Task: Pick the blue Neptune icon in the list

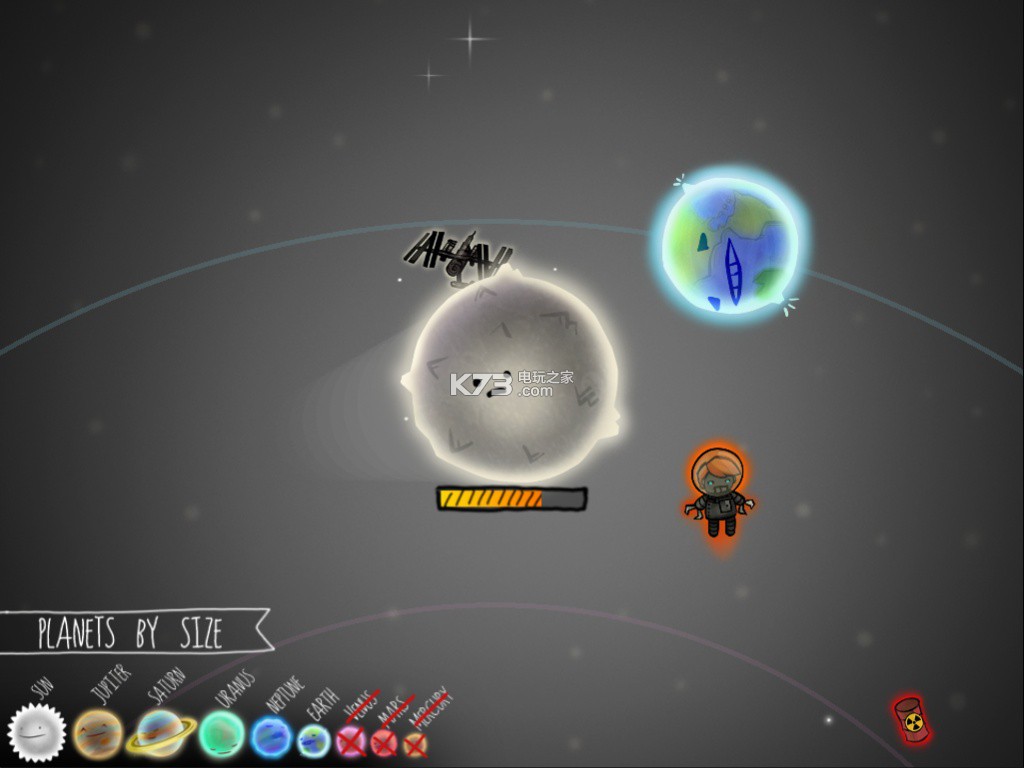Action: (x=271, y=737)
